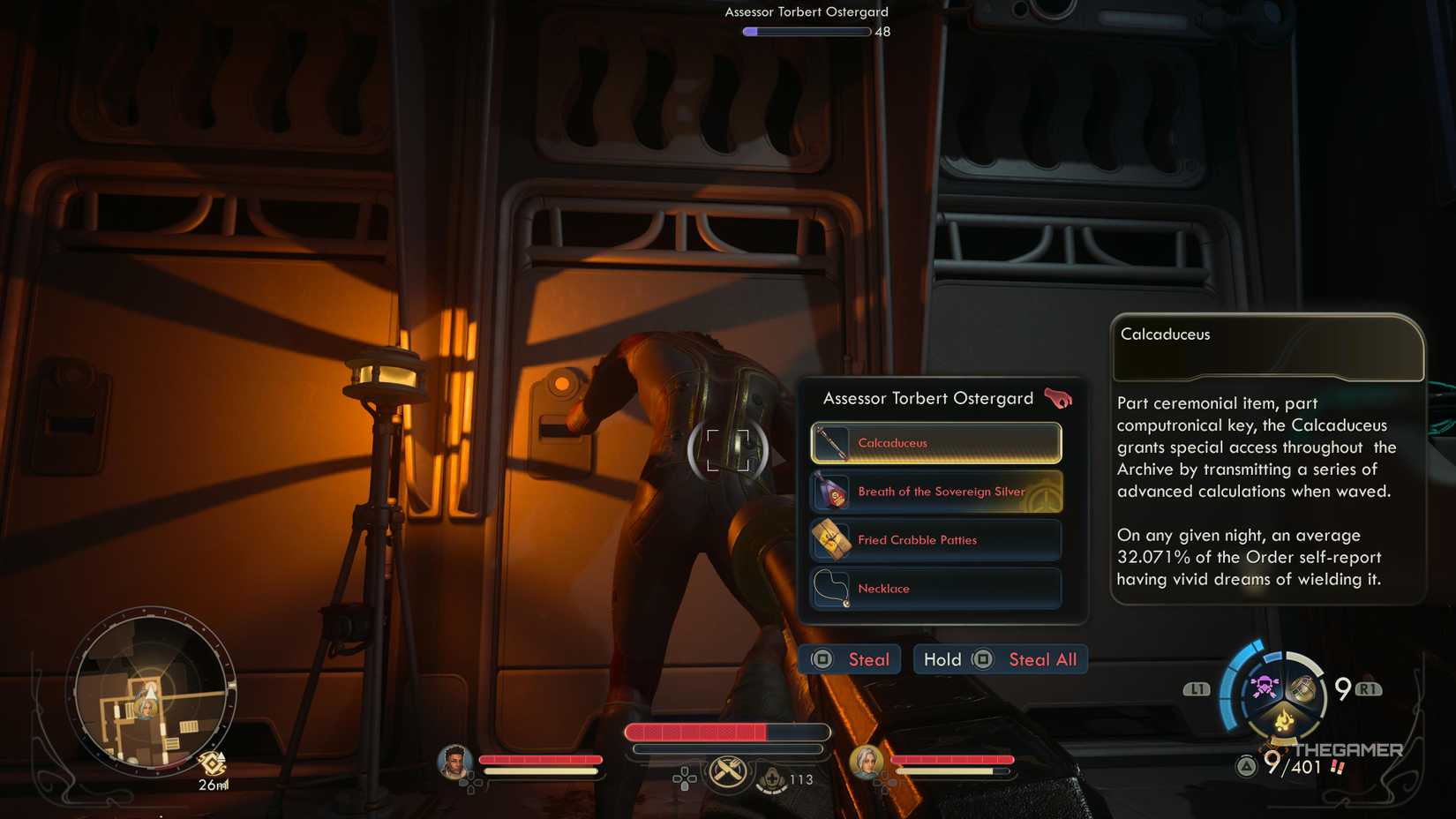Select the Calcaduceus item icon
The width and height of the screenshot is (1456, 819).
pos(832,442)
